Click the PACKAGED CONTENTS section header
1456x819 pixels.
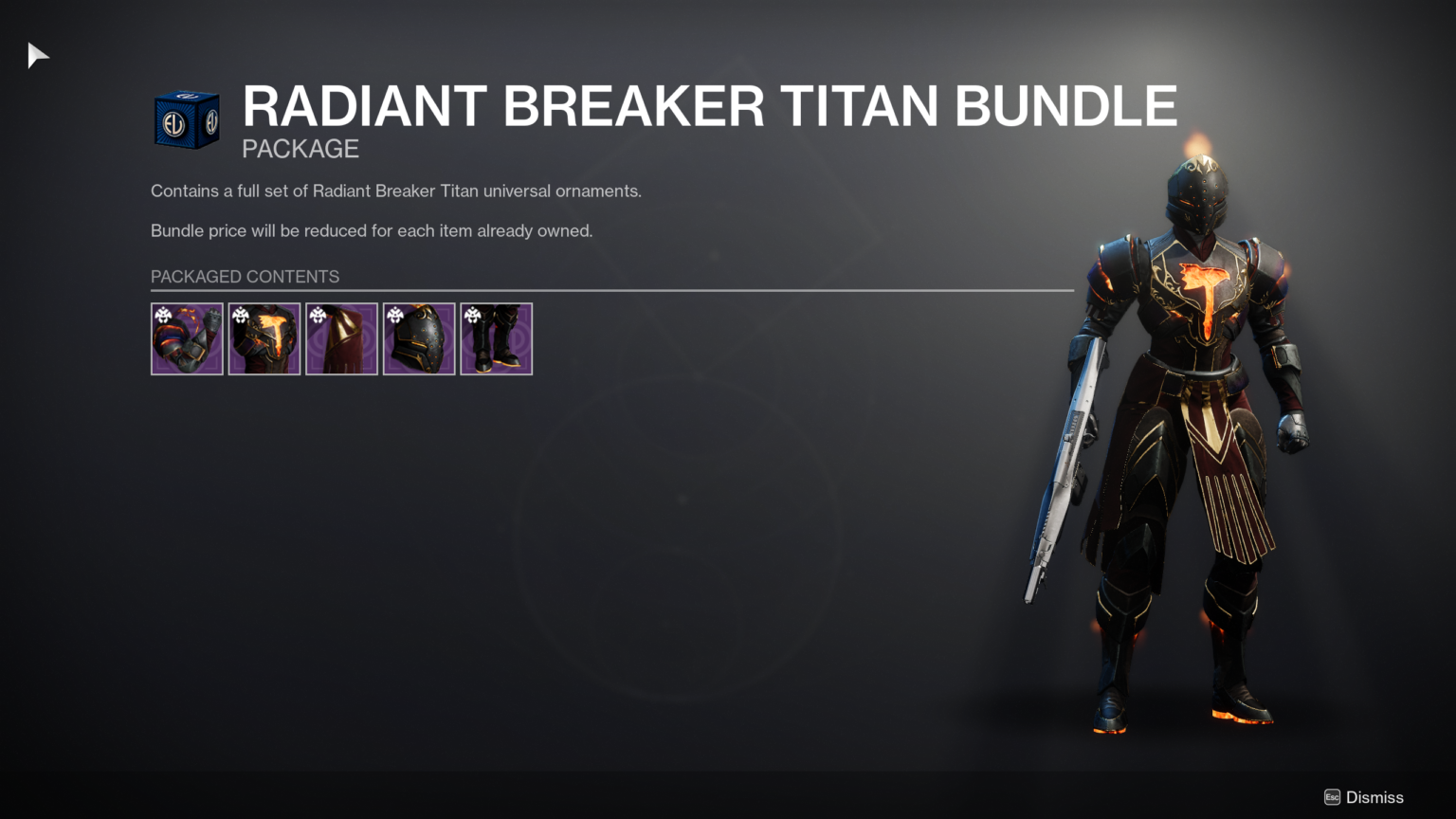click(245, 277)
